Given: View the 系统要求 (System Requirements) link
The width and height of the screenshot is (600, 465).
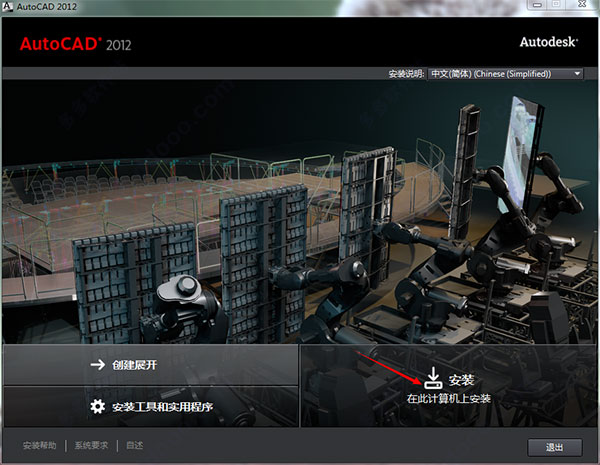Looking at the screenshot, I should coord(91,445).
